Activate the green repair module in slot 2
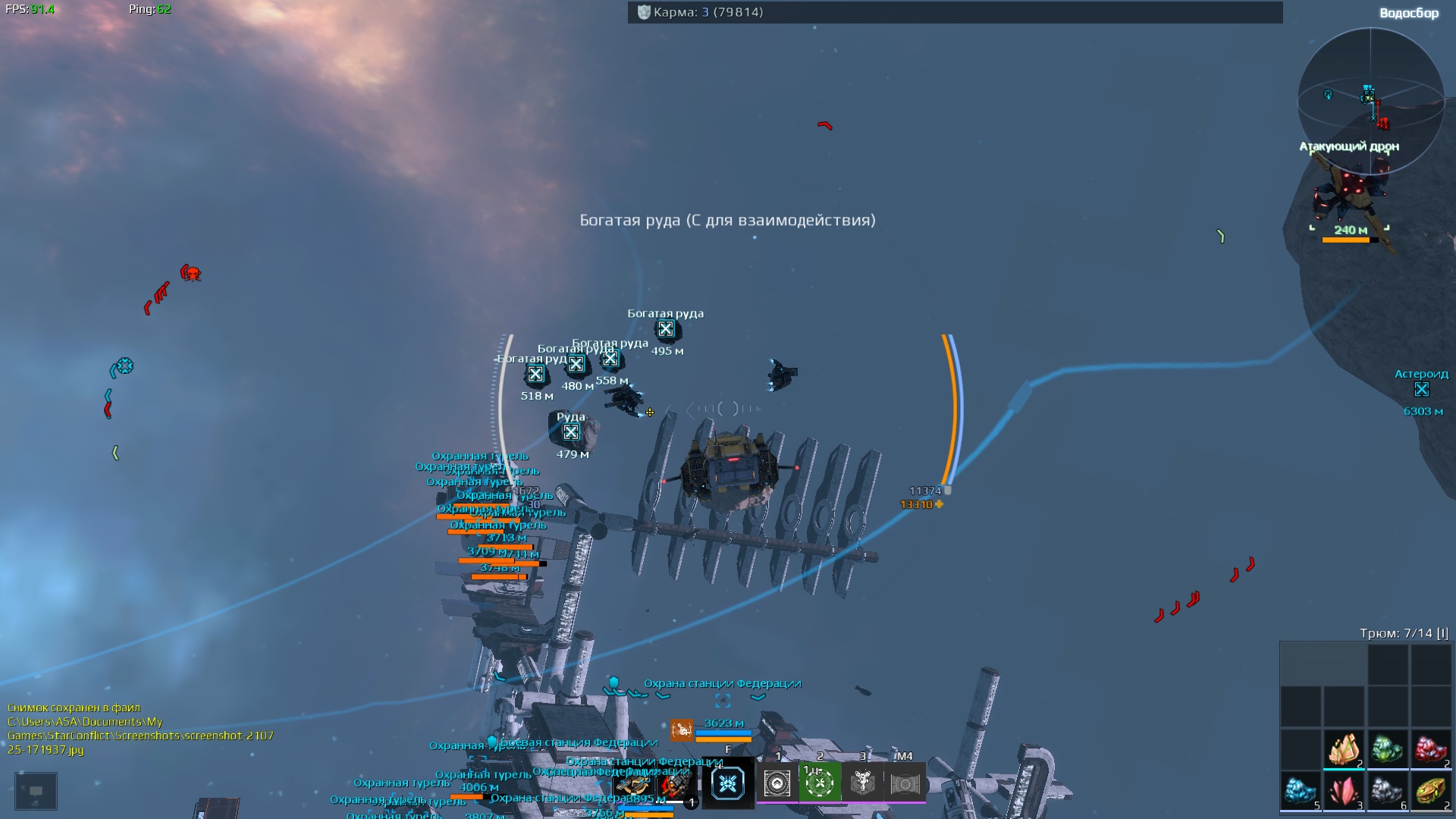Image resolution: width=1456 pixels, height=819 pixels. 820,783
